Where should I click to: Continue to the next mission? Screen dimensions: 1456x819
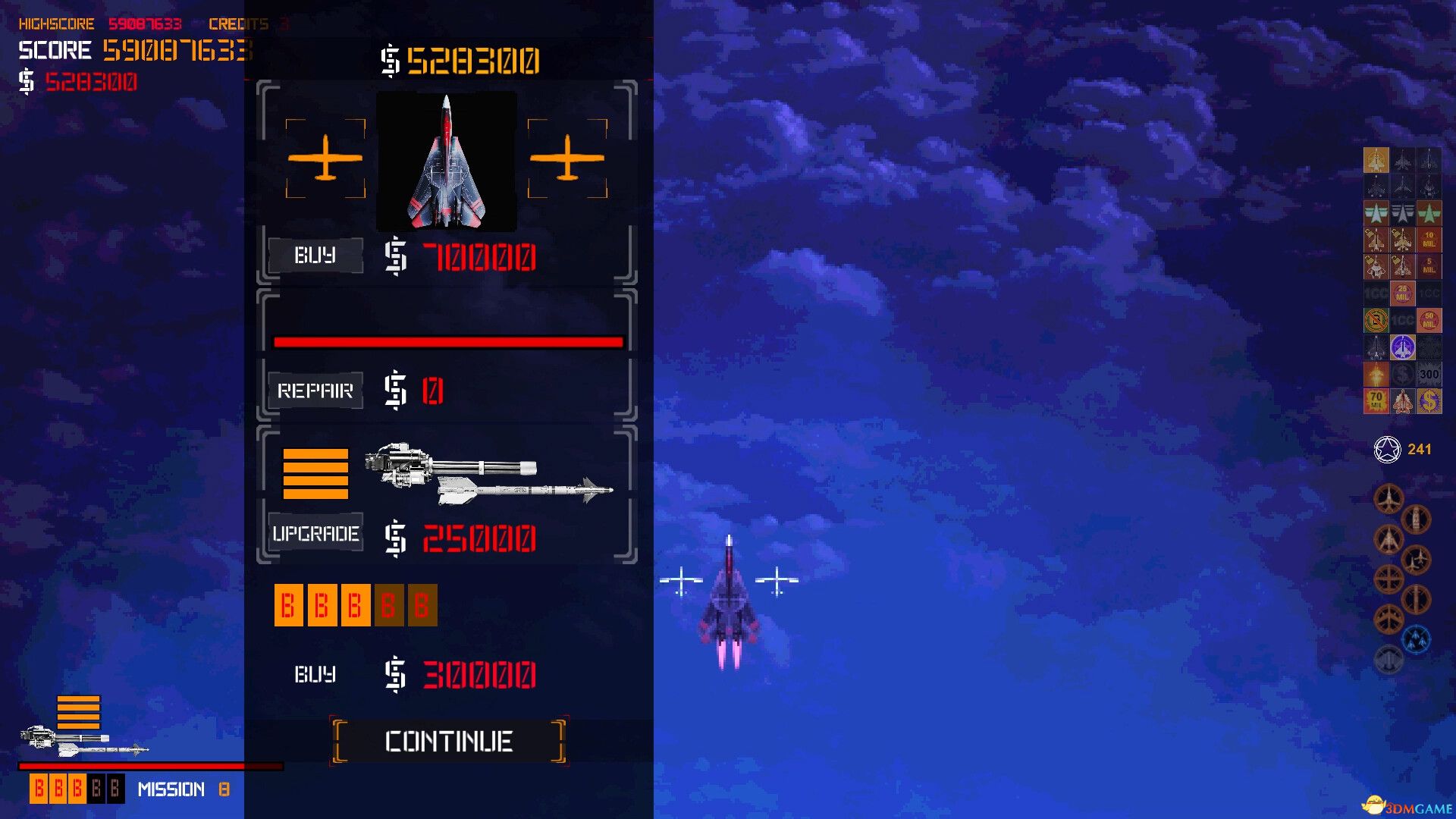click(448, 741)
